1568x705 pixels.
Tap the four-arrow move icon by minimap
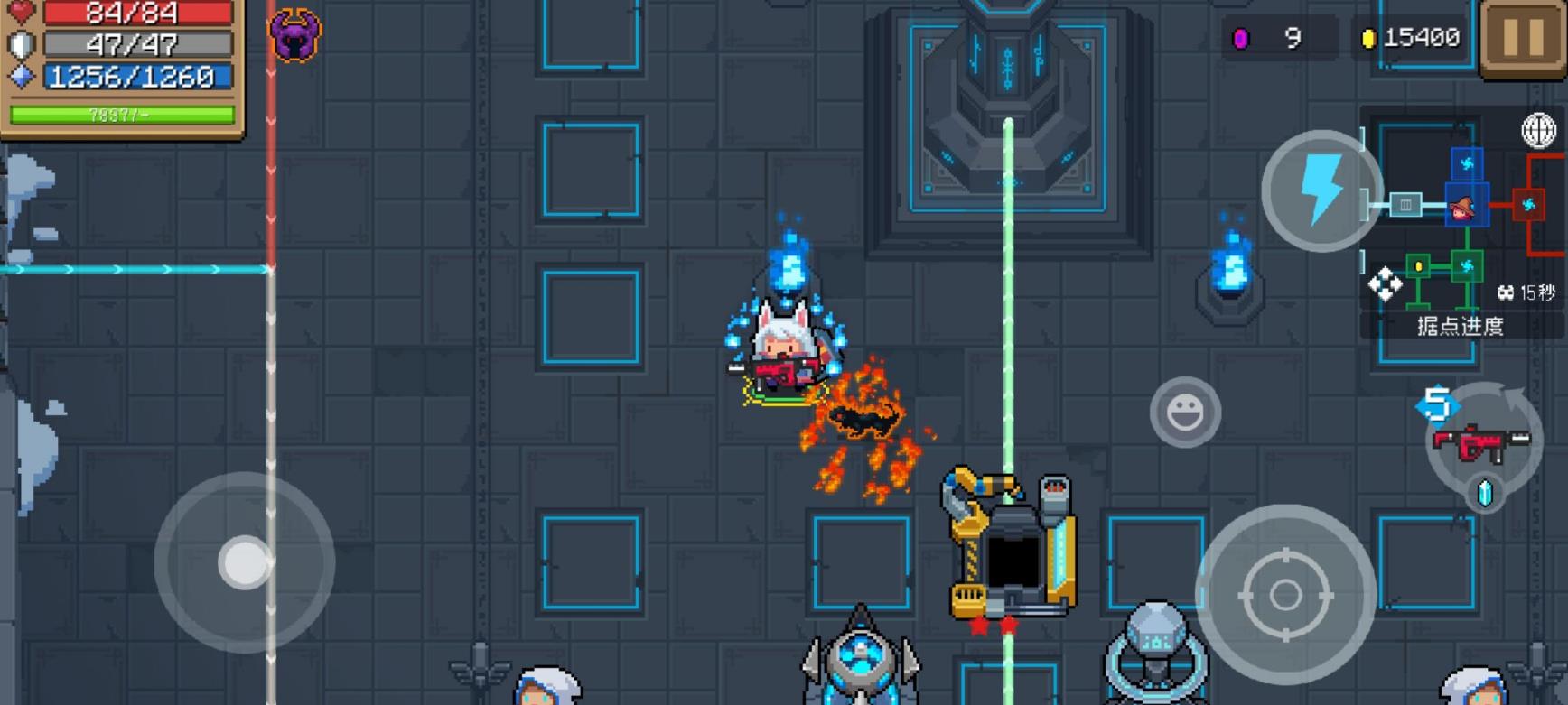tap(1385, 284)
